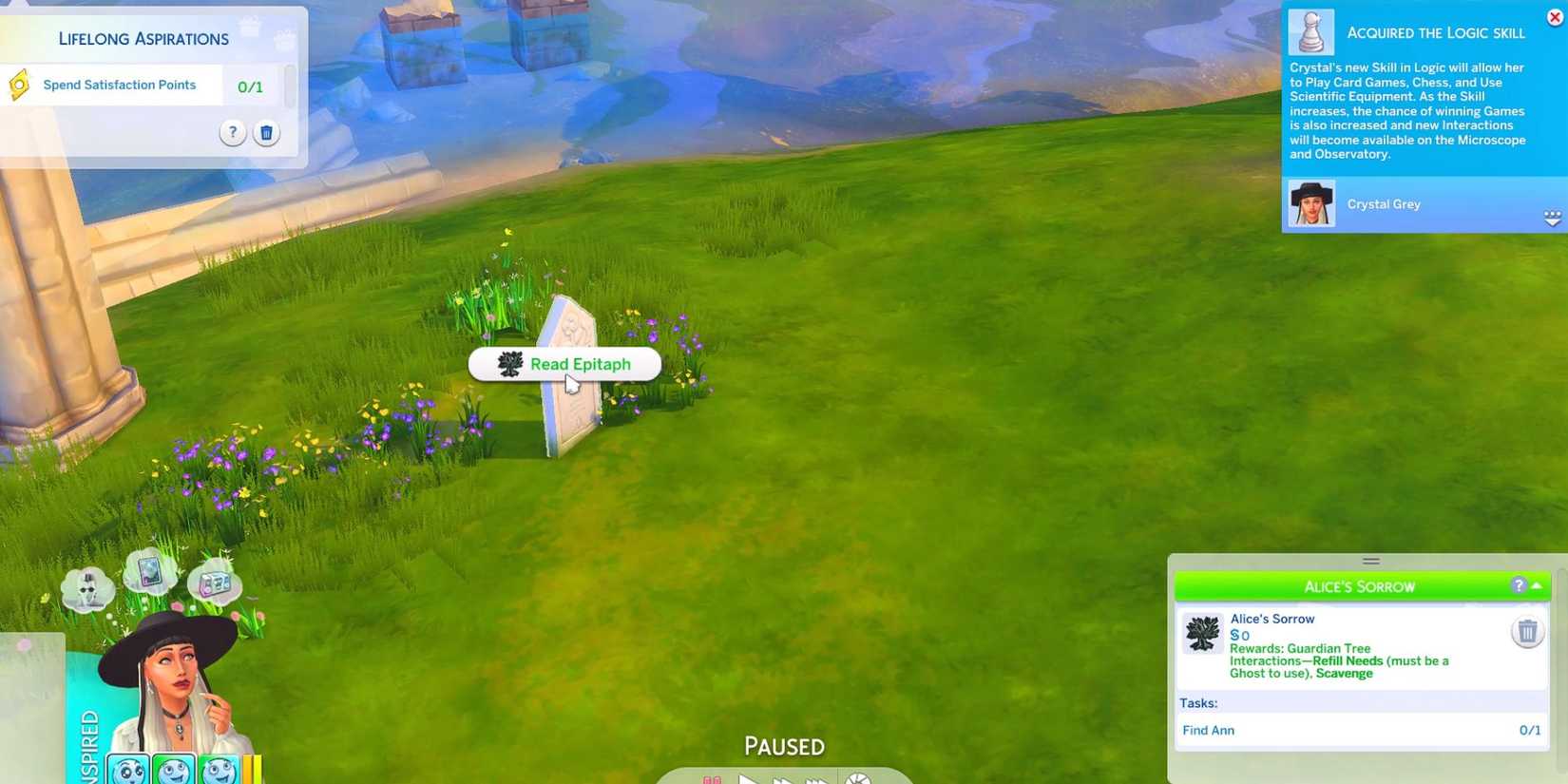1568x784 pixels.
Task: Click the Lifelong Aspirations panel header
Action: (x=143, y=38)
